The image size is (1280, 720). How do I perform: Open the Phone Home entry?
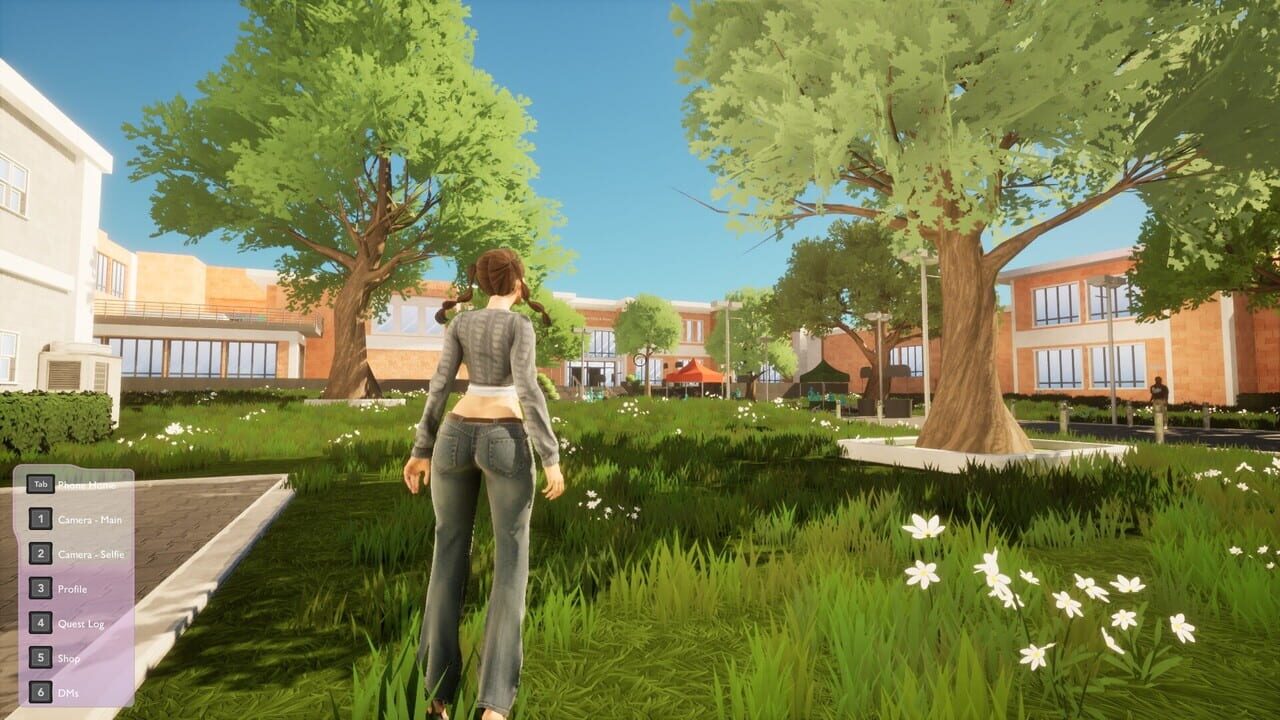[86, 485]
